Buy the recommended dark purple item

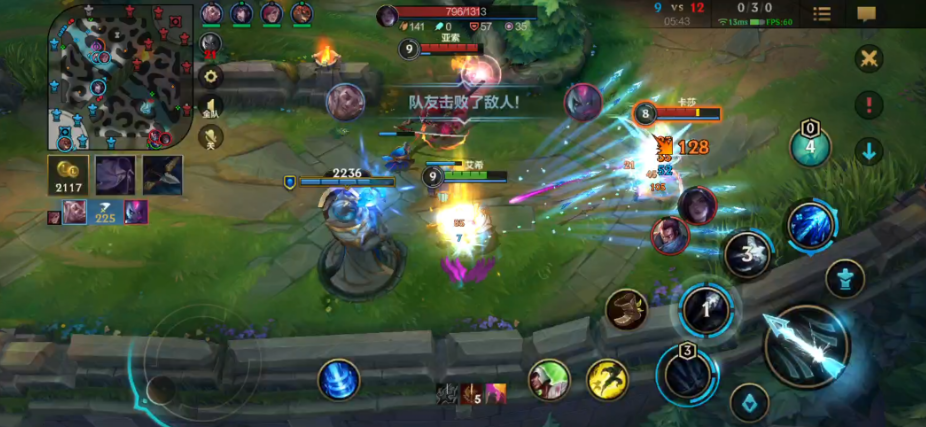coord(115,175)
